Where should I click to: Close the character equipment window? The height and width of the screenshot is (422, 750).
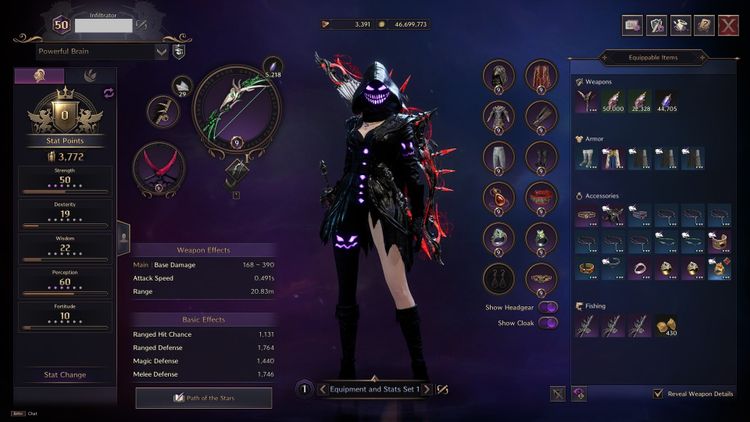[729, 26]
